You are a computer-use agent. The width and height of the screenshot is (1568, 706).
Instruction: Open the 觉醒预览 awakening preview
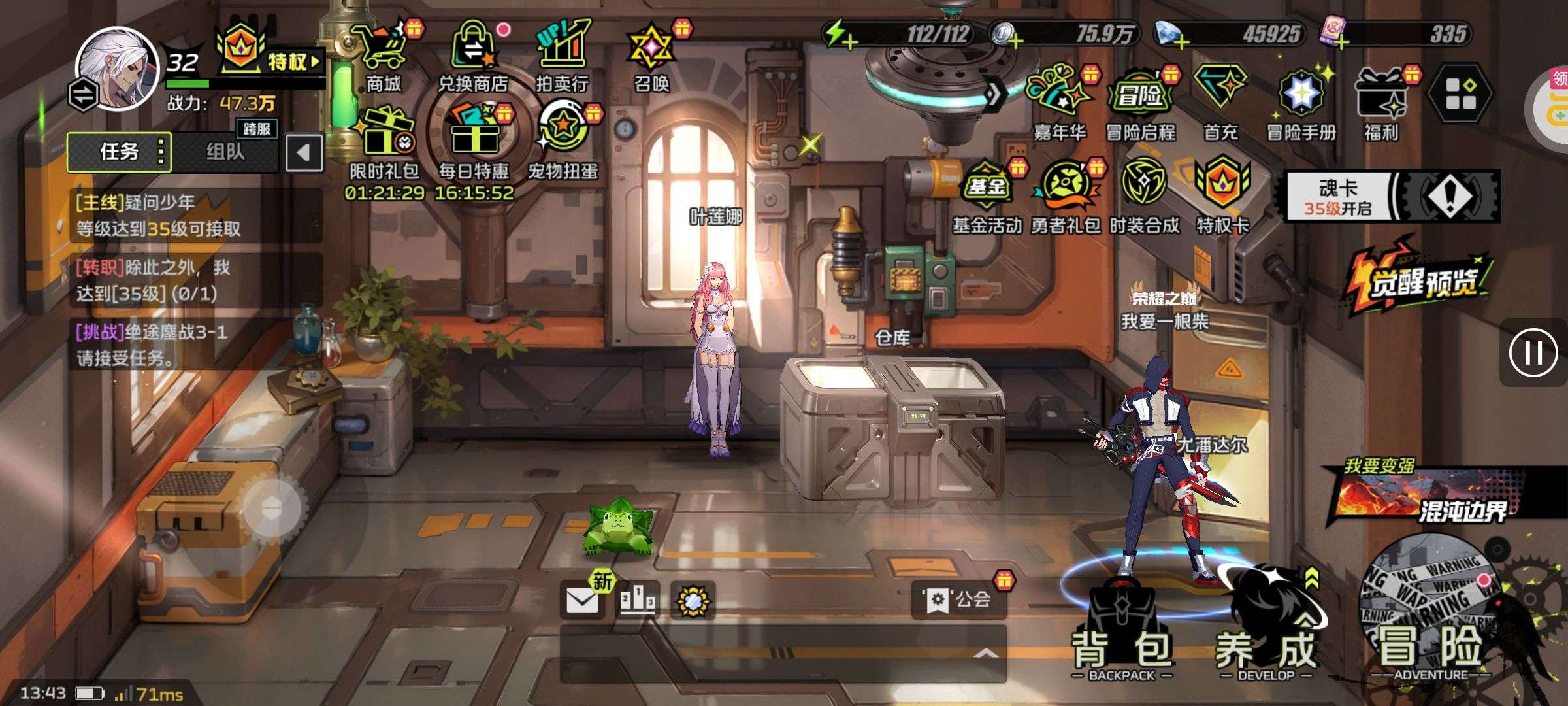point(1419,280)
